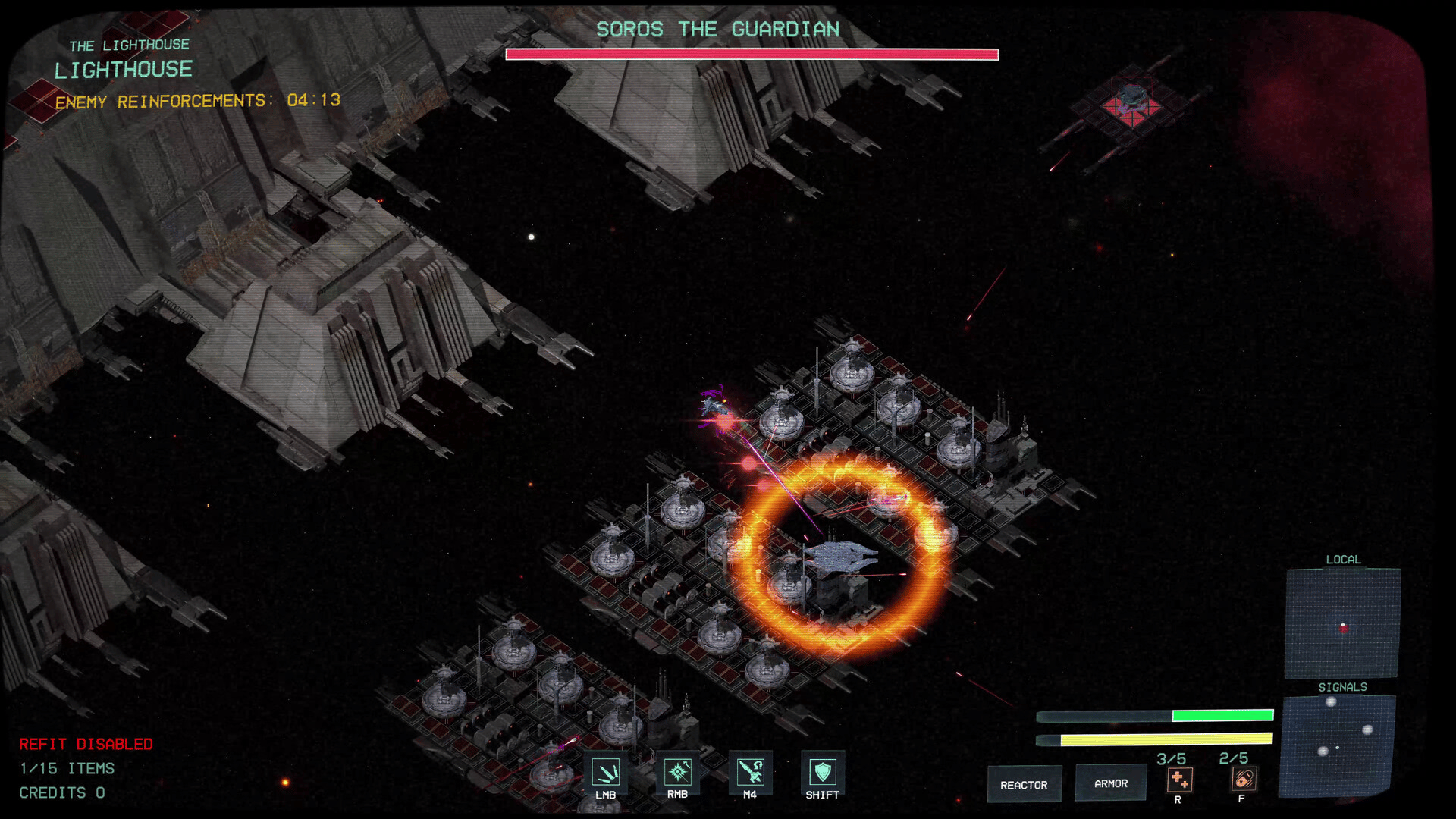Click the Reactor button
Image resolution: width=1456 pixels, height=819 pixels.
1024,784
